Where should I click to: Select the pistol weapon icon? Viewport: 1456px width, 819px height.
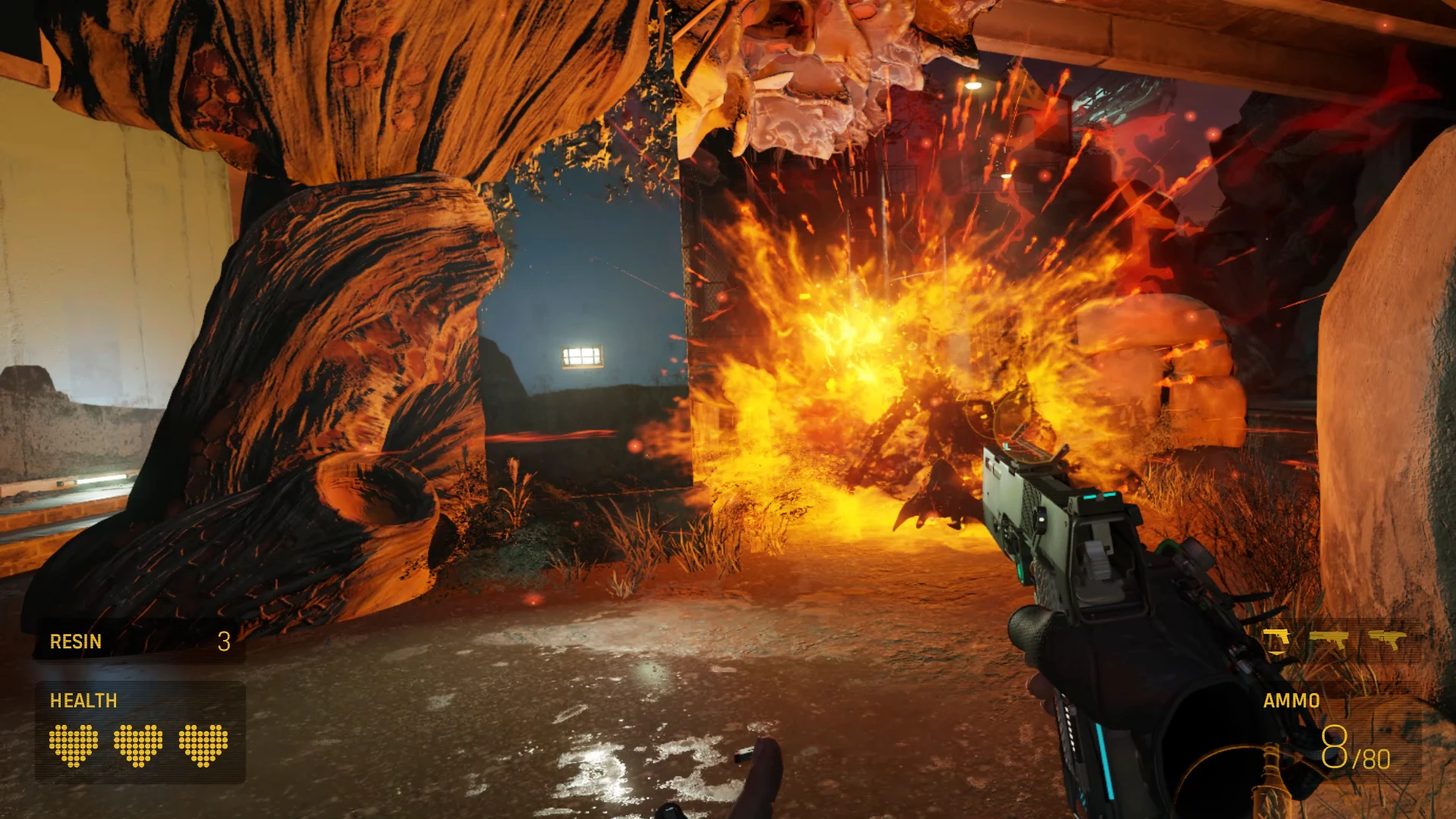coord(1276,639)
